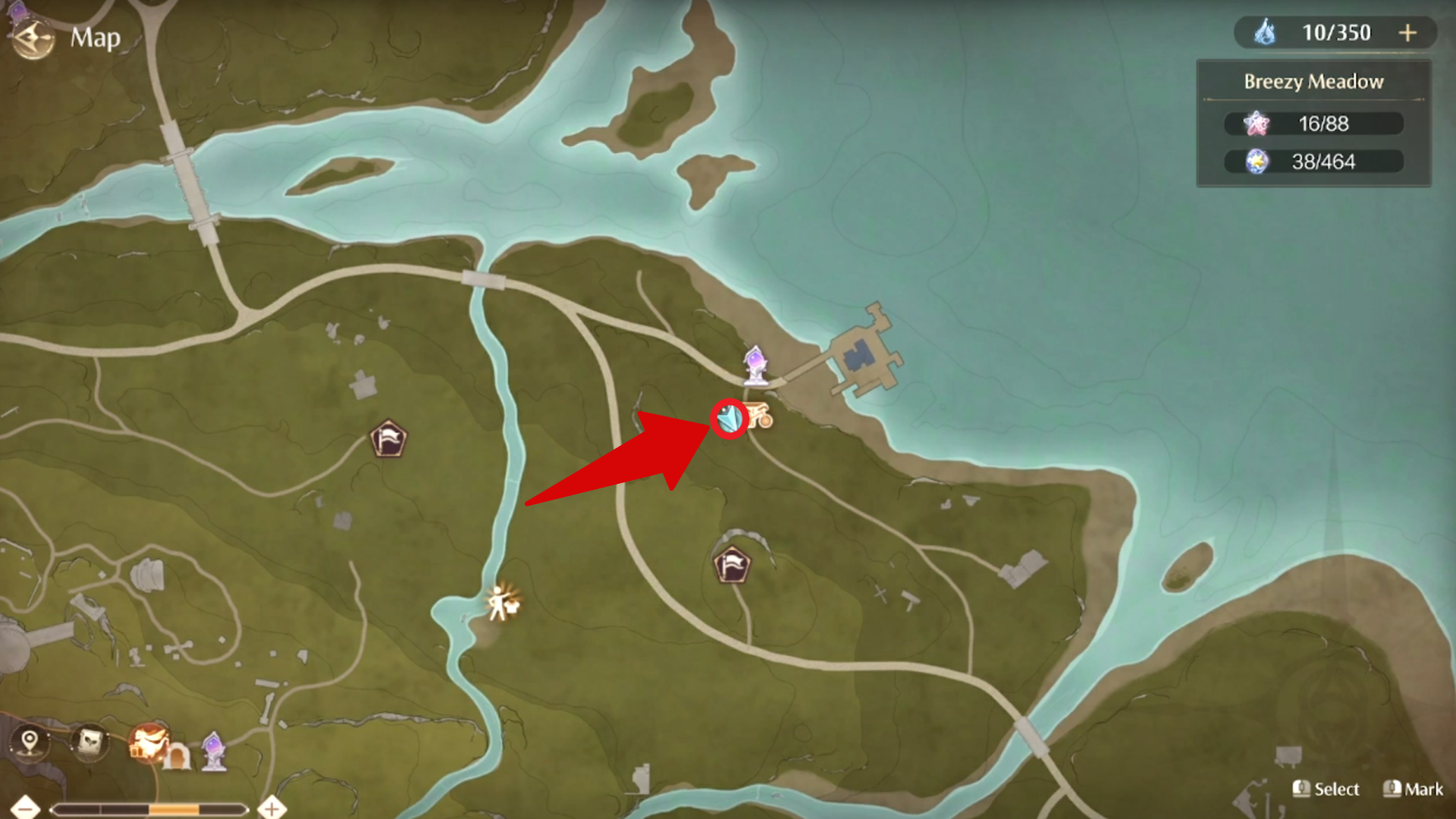Select the orange cart map marker
This screenshot has height=819, width=1456.
[x=759, y=416]
